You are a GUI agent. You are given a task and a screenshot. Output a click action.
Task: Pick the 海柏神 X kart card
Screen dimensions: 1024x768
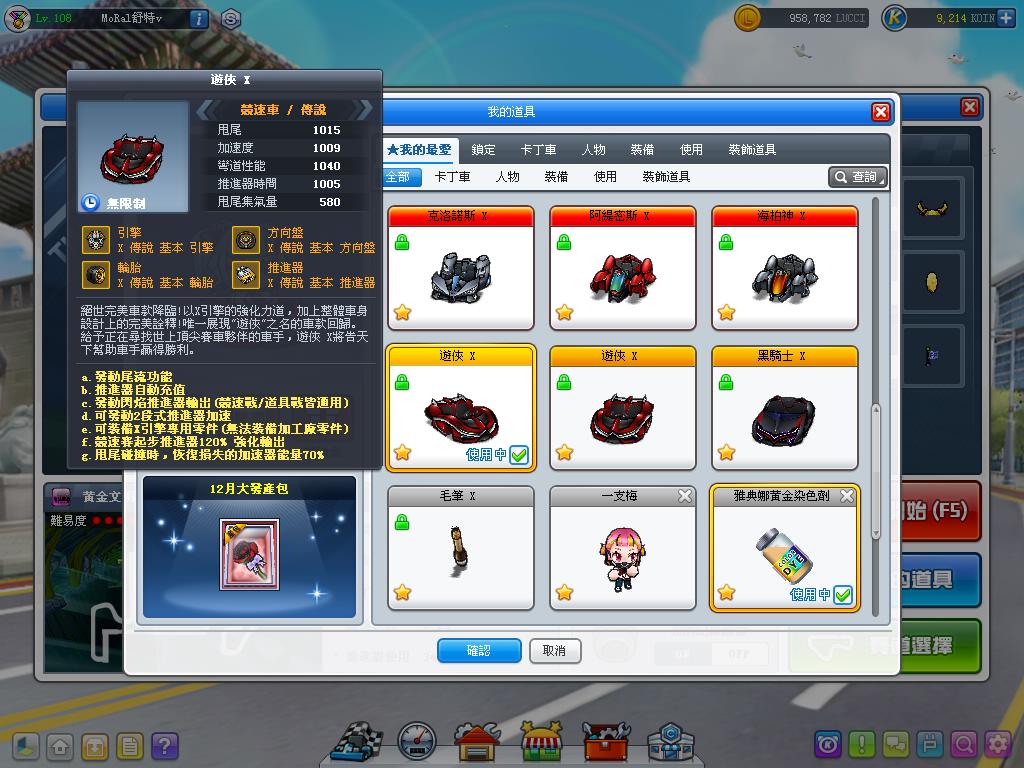coord(785,267)
